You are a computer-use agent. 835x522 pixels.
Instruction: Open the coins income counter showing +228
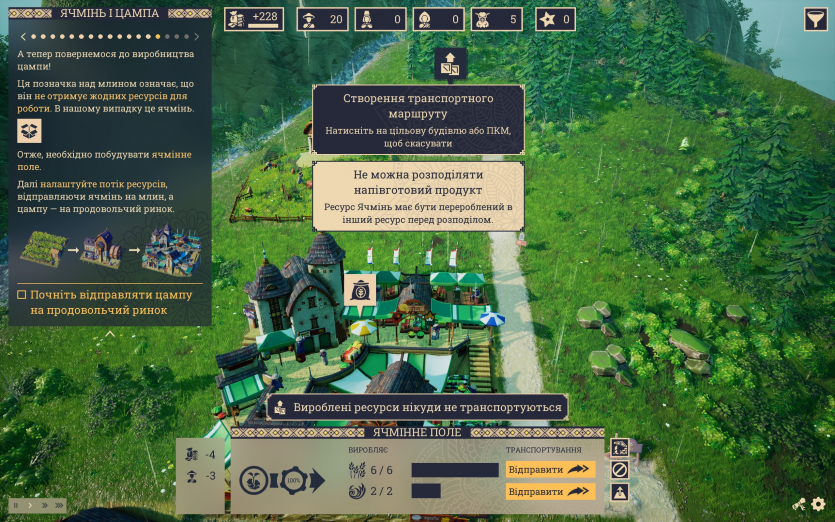(x=254, y=19)
